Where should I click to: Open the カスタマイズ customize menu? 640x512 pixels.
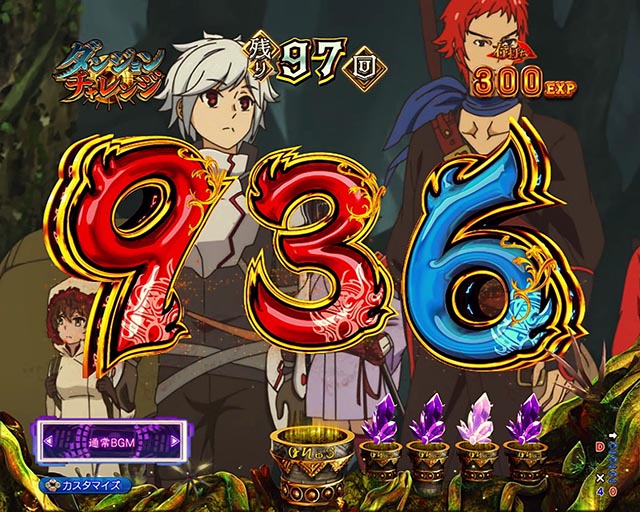click(x=93, y=484)
